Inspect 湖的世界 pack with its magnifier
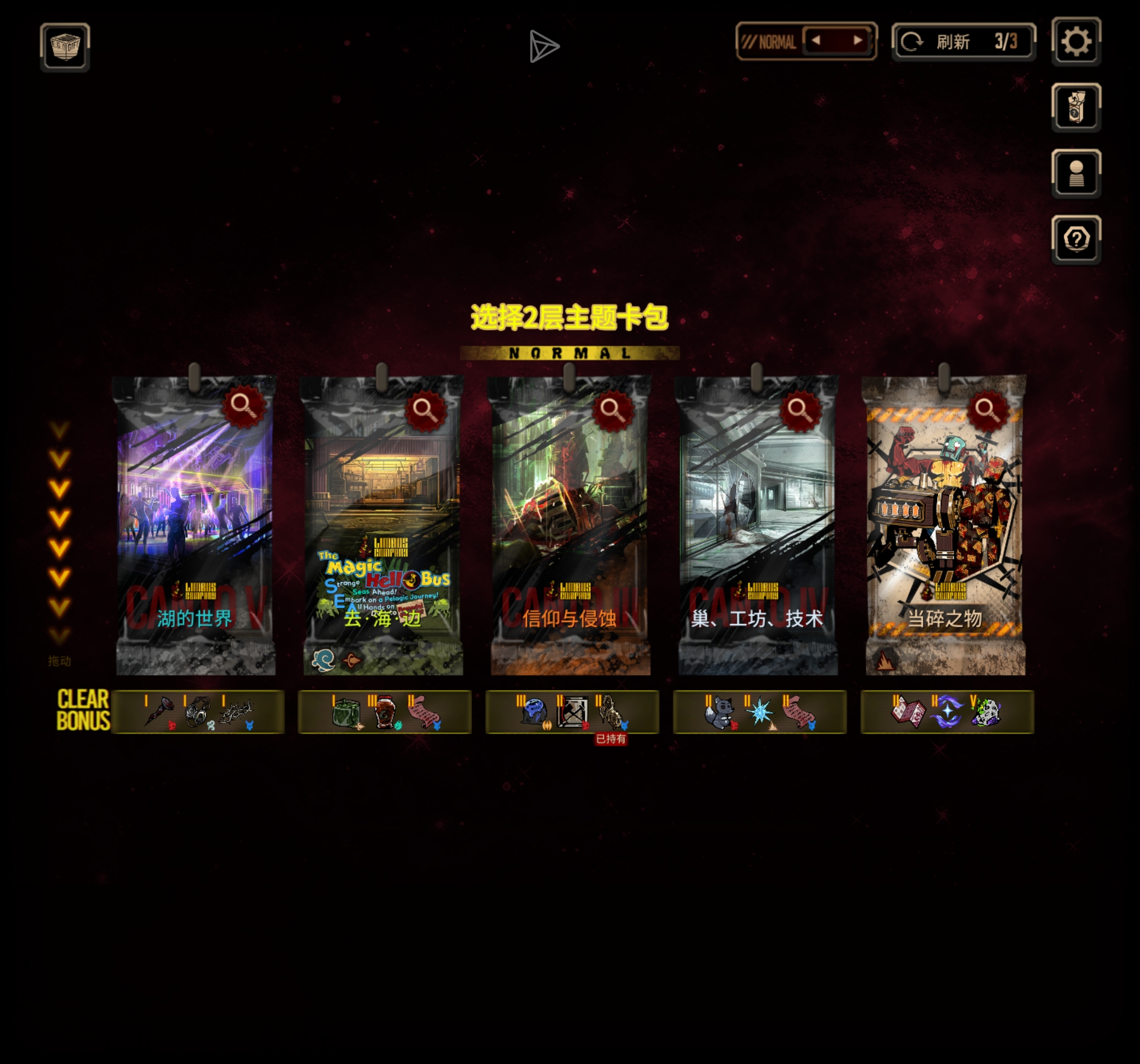The height and width of the screenshot is (1064, 1140). tap(243, 406)
